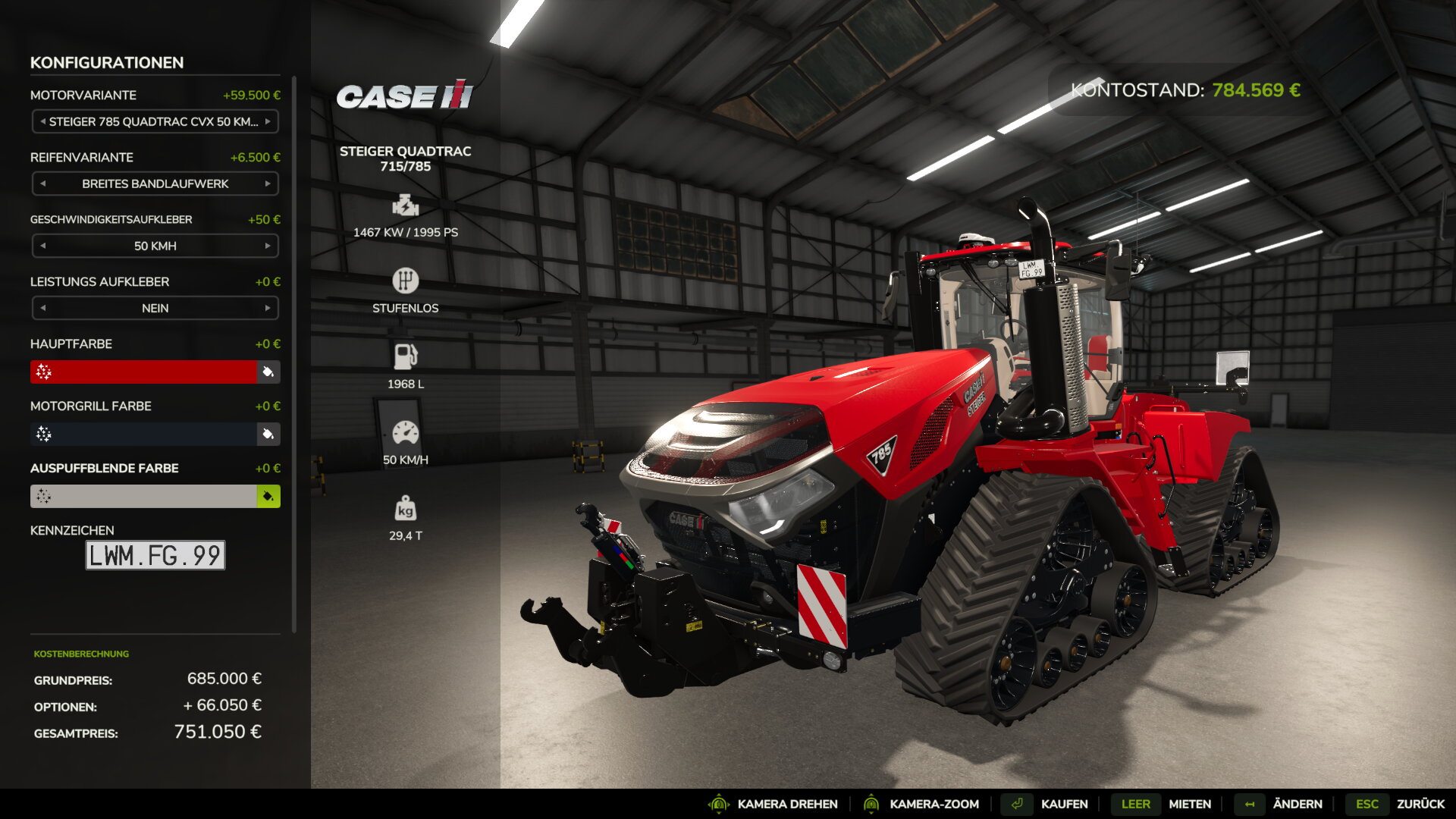The image size is (1456, 819).
Task: Toggle Leistungs Aufkleber with right arrow
Action: click(x=268, y=308)
